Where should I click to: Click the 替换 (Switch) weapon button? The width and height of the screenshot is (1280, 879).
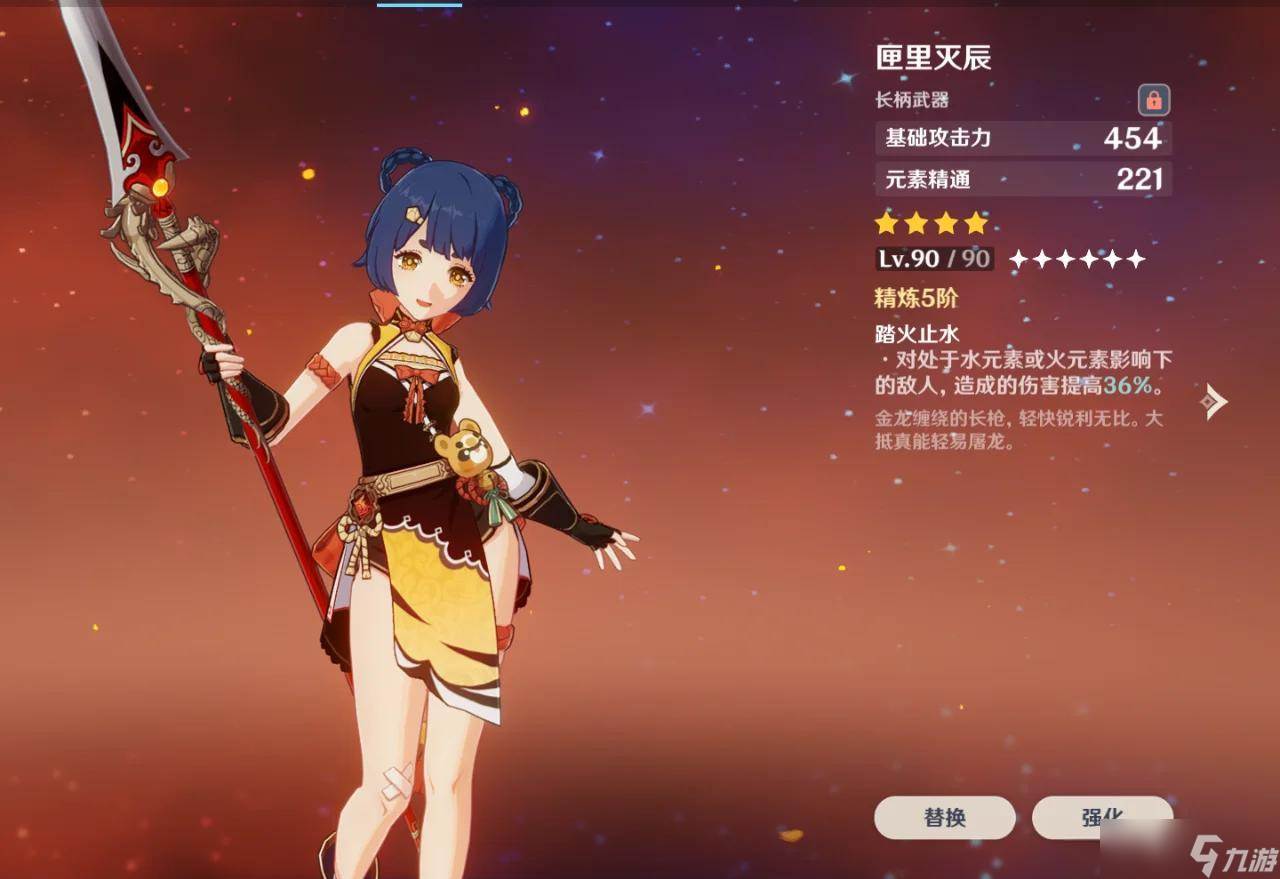pos(944,817)
